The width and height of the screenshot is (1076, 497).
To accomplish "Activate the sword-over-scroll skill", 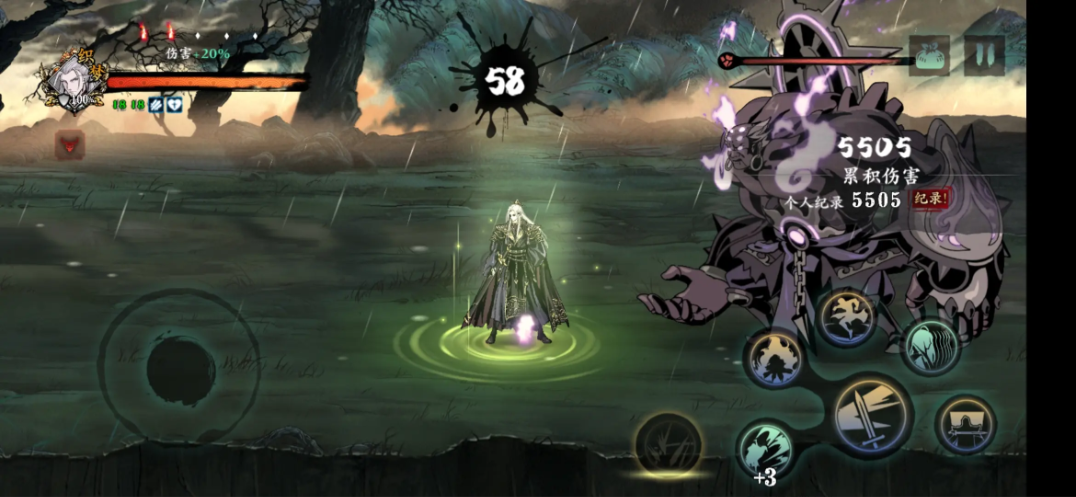I will pos(965,424).
